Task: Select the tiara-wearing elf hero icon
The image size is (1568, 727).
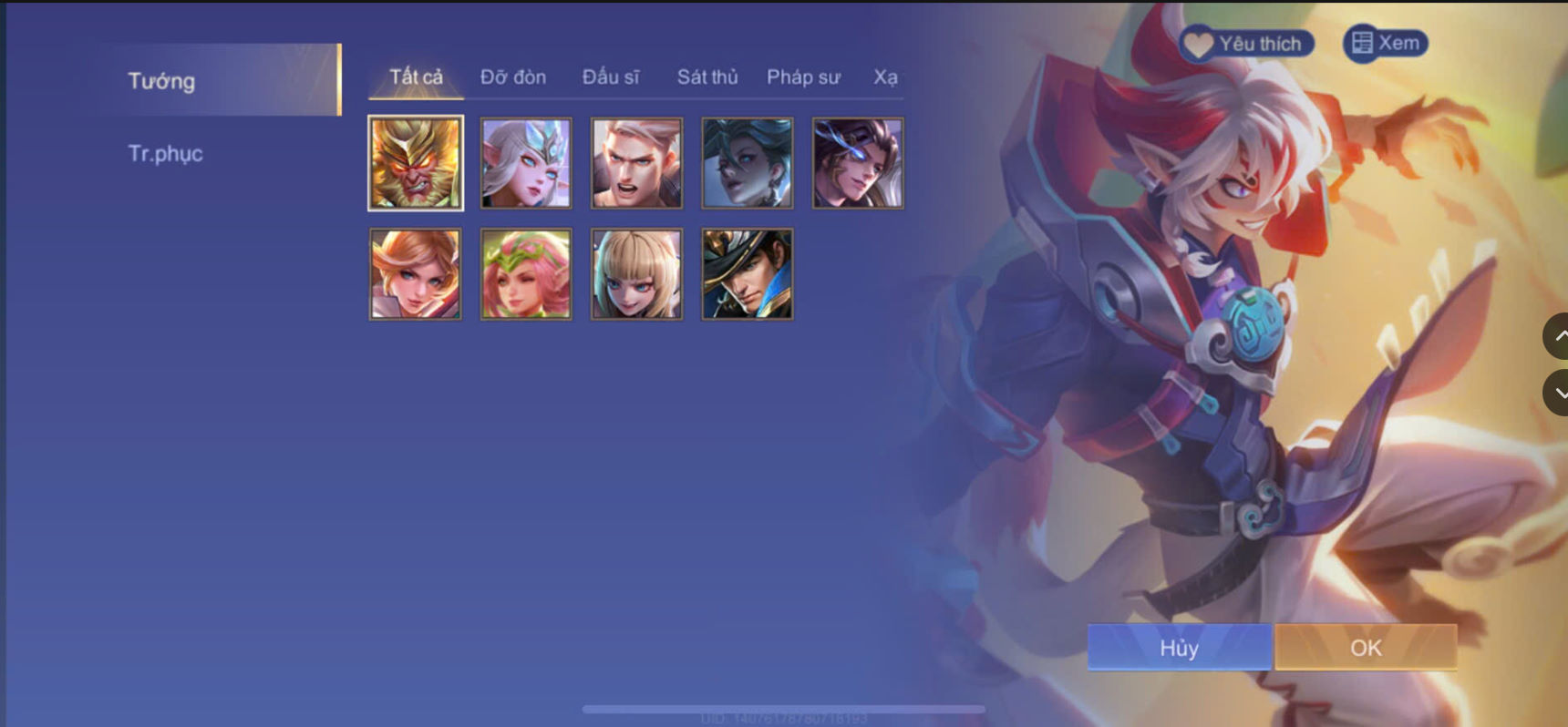Action: click(x=524, y=162)
